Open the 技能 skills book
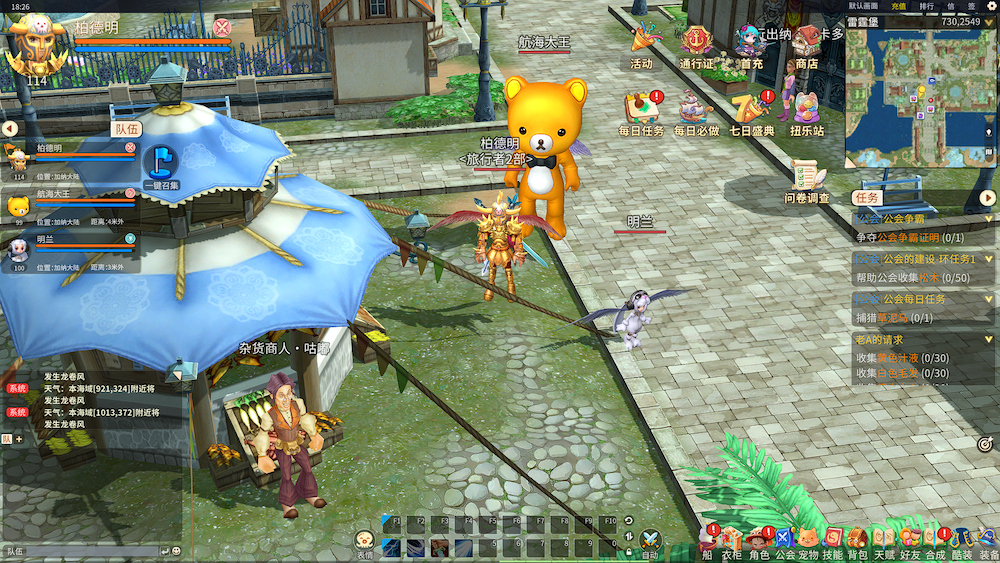Screen dimensions: 1000x563 click(833, 540)
